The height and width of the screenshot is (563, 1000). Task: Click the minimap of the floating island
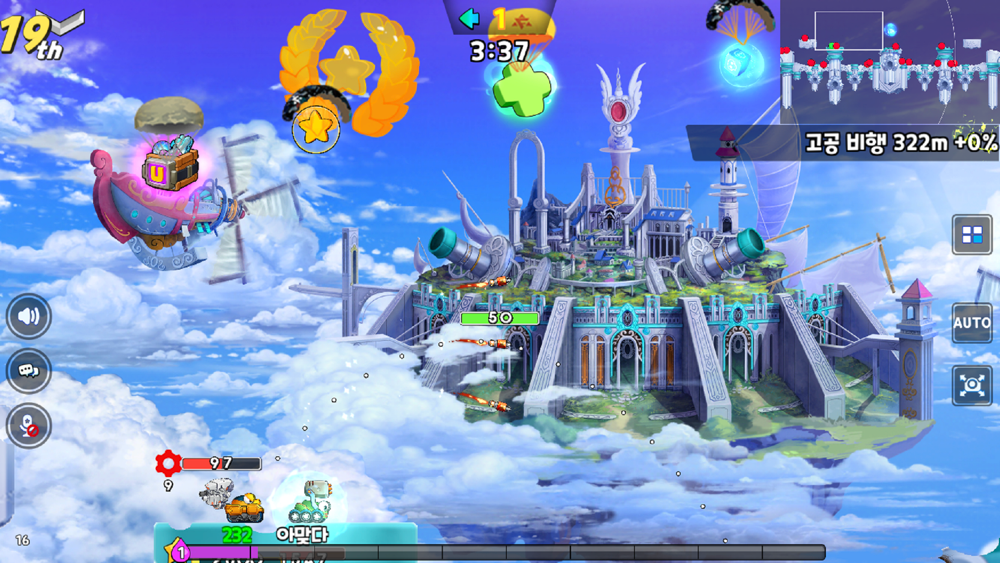click(x=889, y=60)
